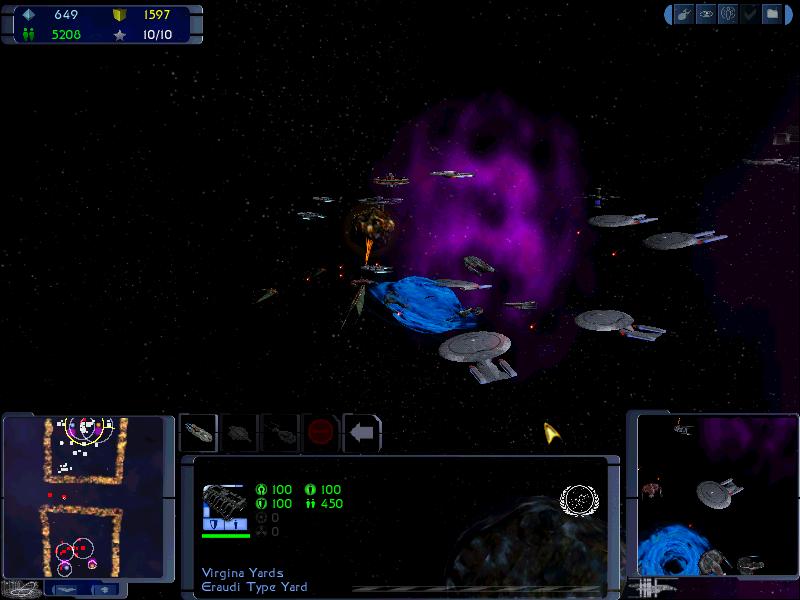Image resolution: width=800 pixels, height=600 pixels.
Task: Pick the third ship build icon
Action: pos(280,433)
